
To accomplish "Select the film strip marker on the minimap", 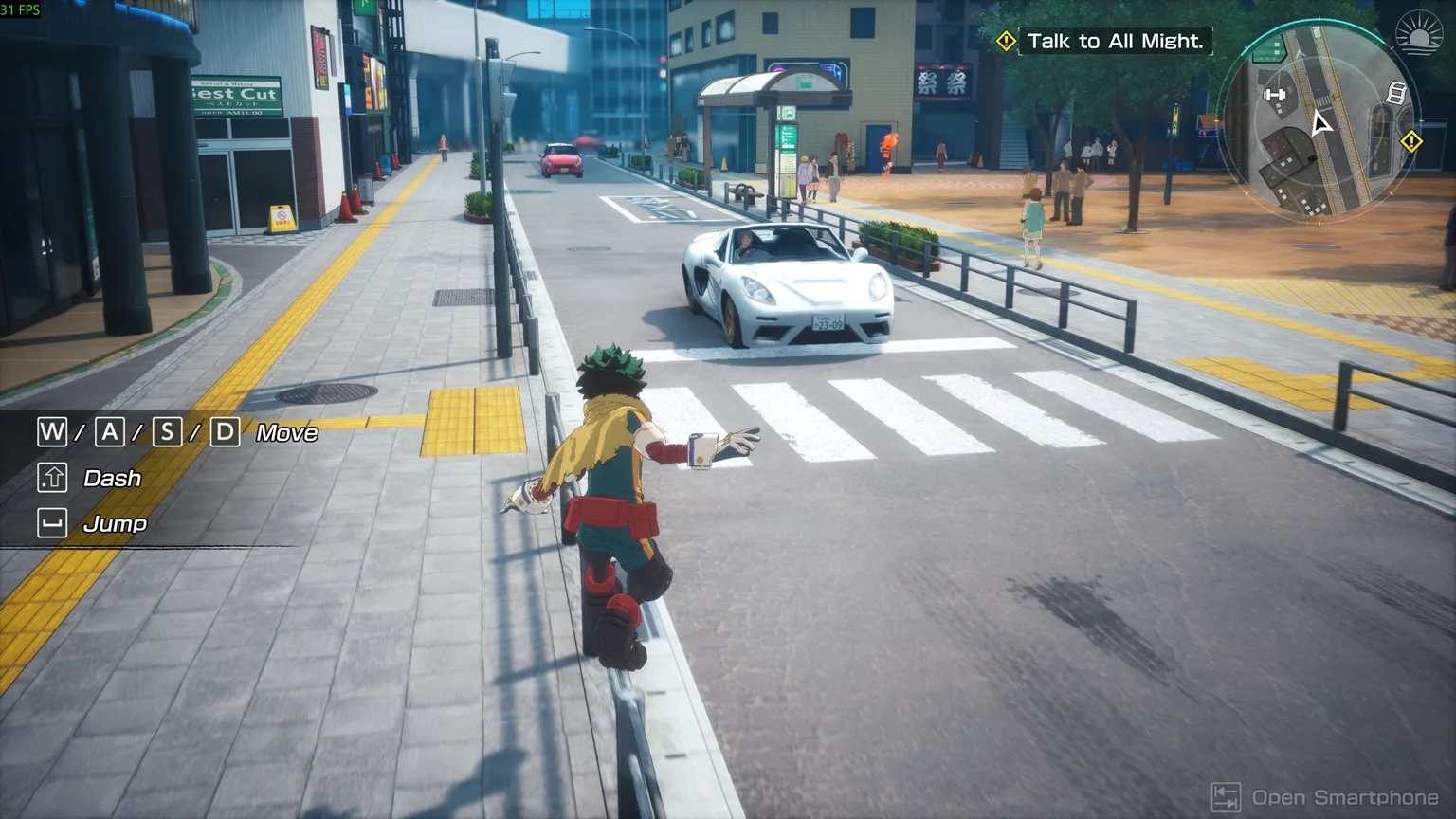I will pos(1395,92).
